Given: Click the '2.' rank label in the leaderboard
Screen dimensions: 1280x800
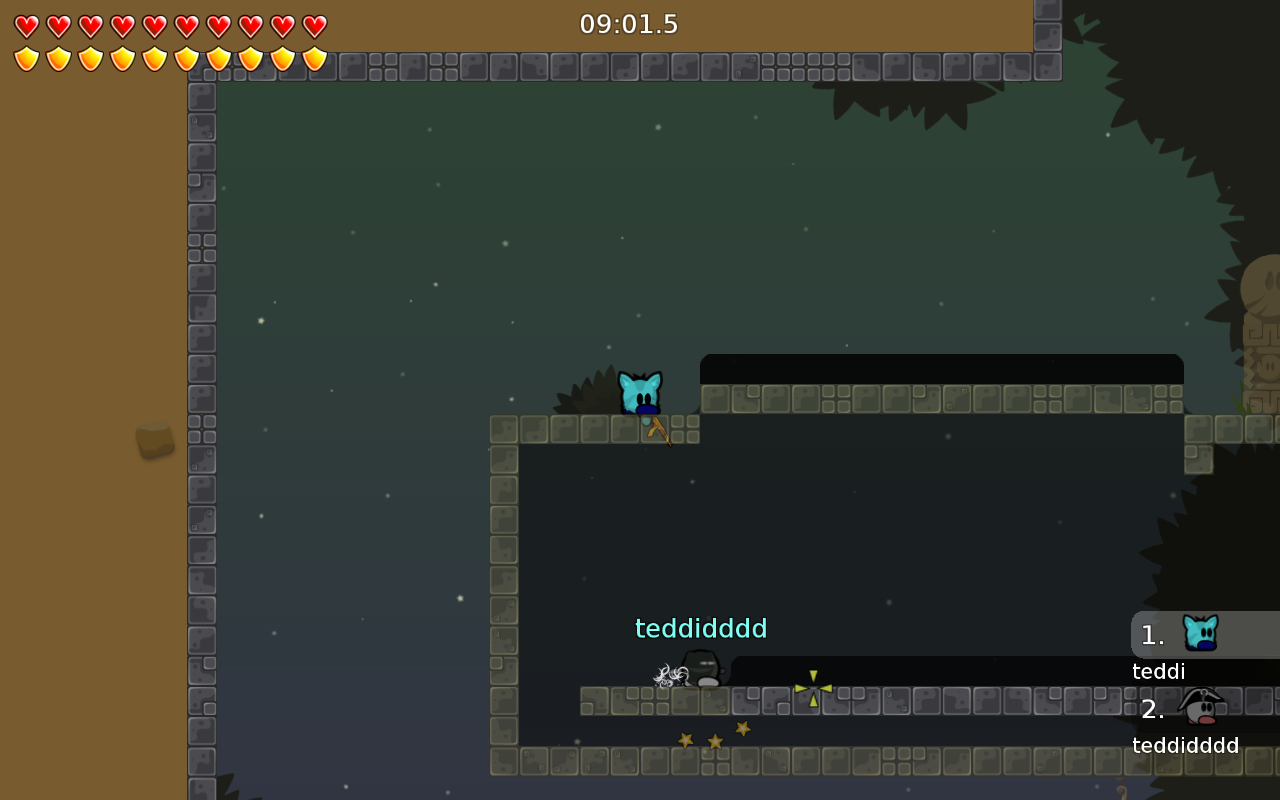Looking at the screenshot, I should tap(1152, 710).
